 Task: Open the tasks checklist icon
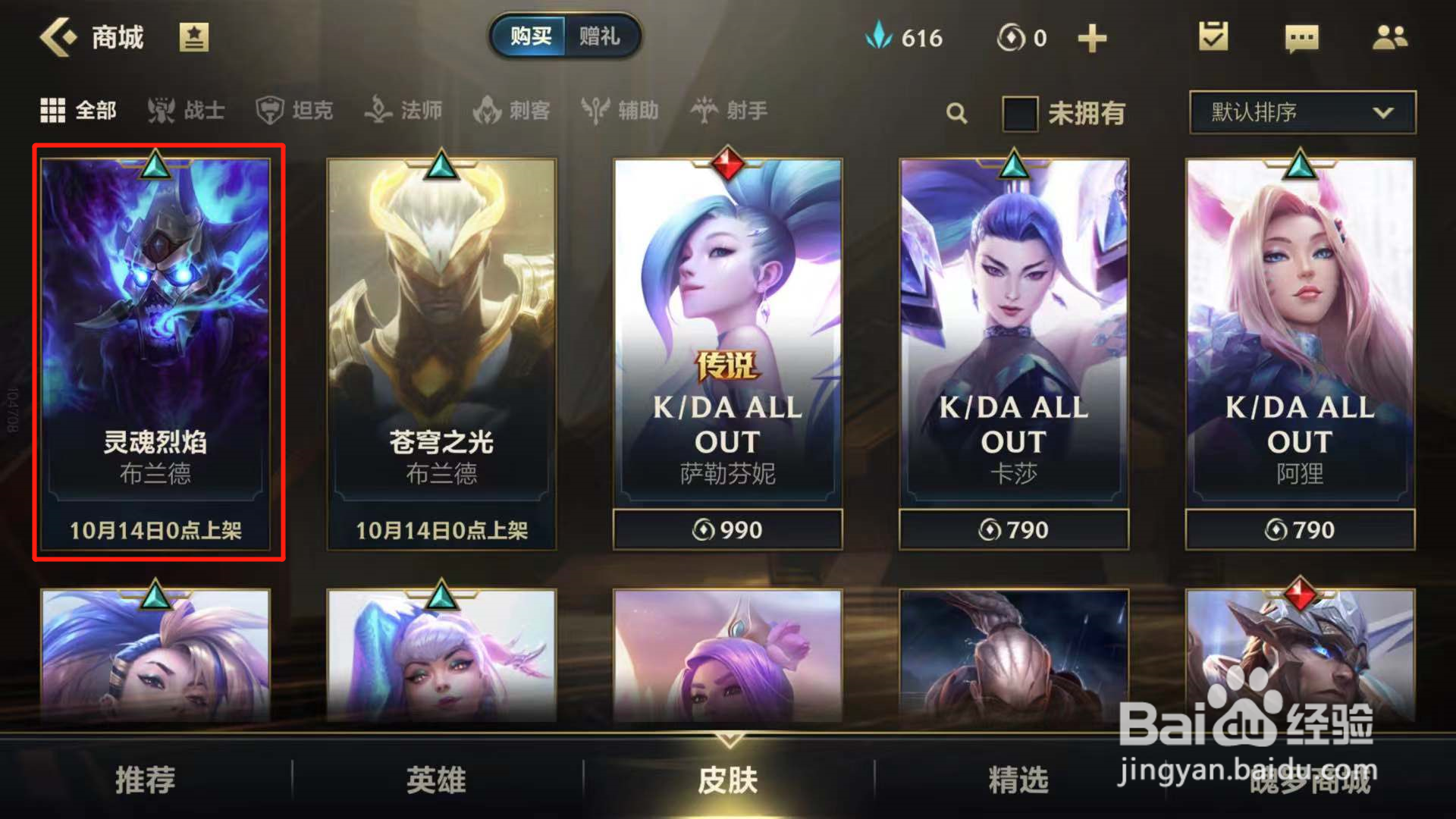coord(1213,36)
